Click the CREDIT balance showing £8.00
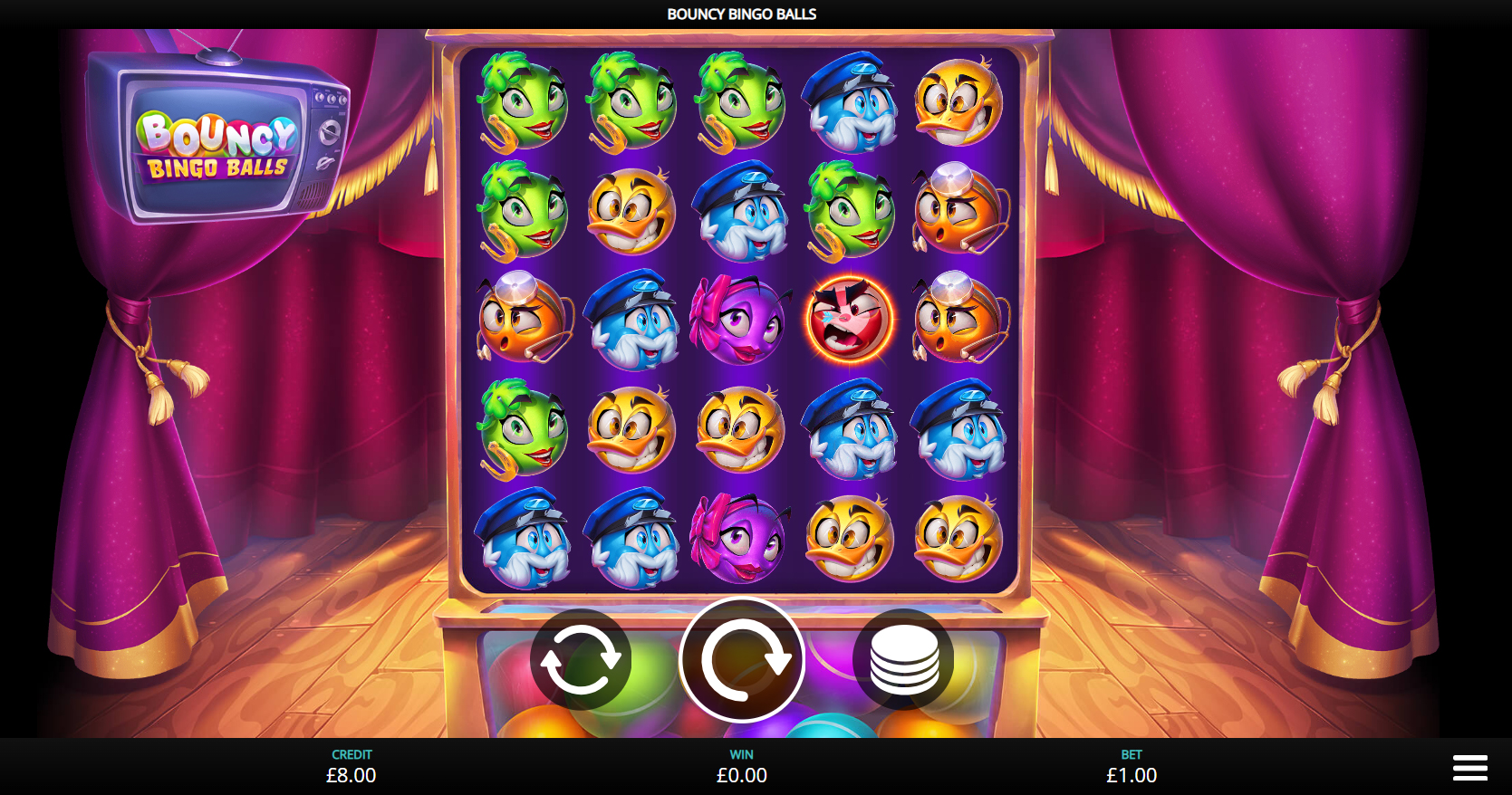 pos(352,775)
